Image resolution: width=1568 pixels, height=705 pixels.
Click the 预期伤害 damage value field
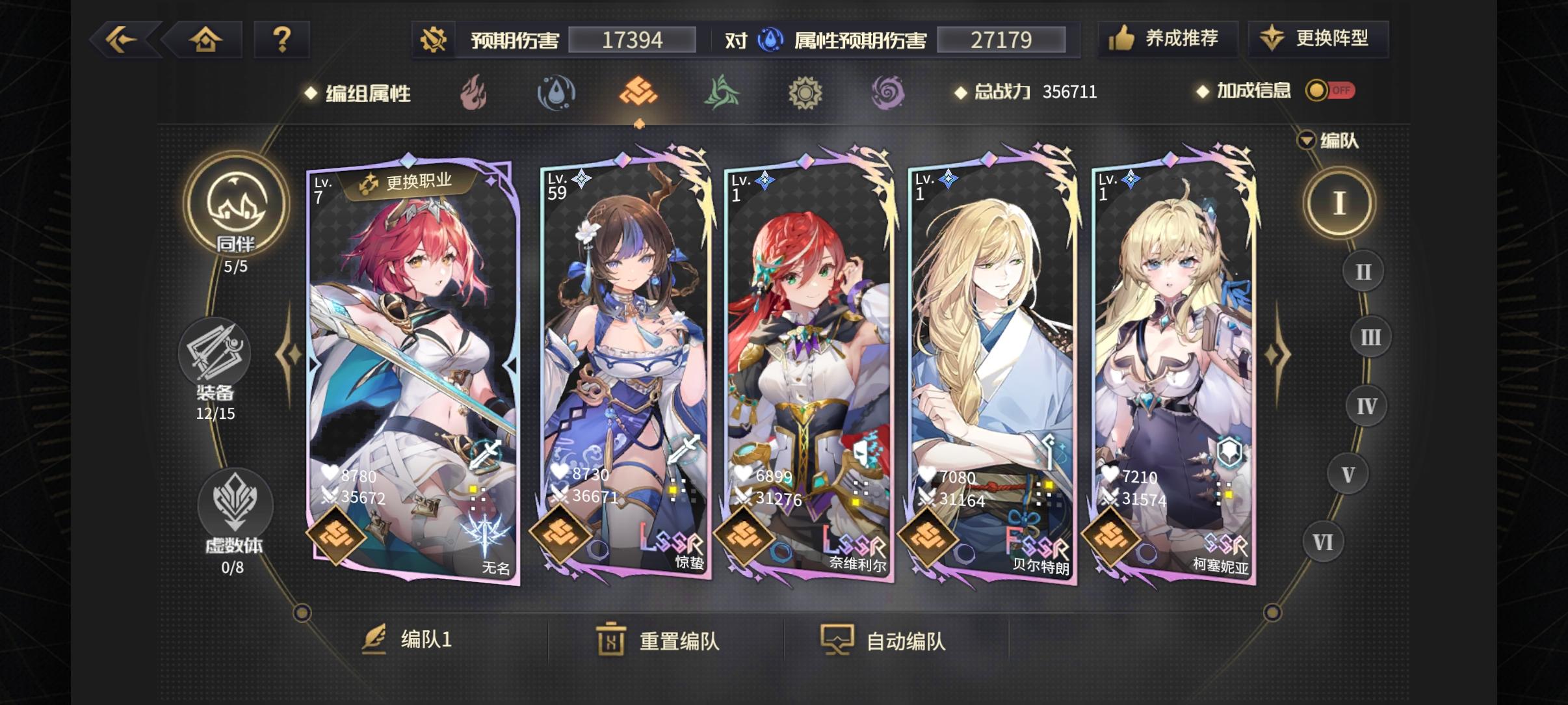pos(629,39)
